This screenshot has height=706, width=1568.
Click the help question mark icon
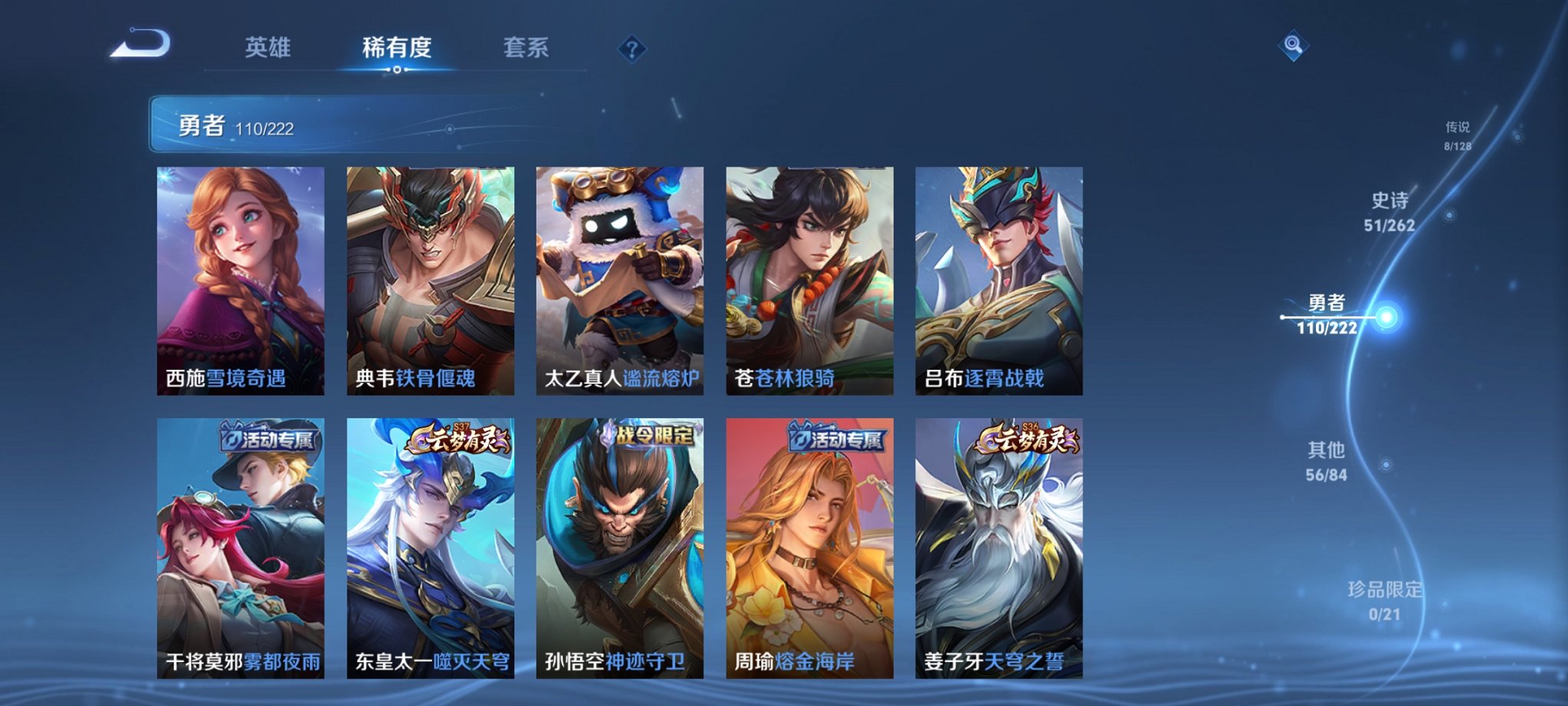pyautogui.click(x=632, y=50)
